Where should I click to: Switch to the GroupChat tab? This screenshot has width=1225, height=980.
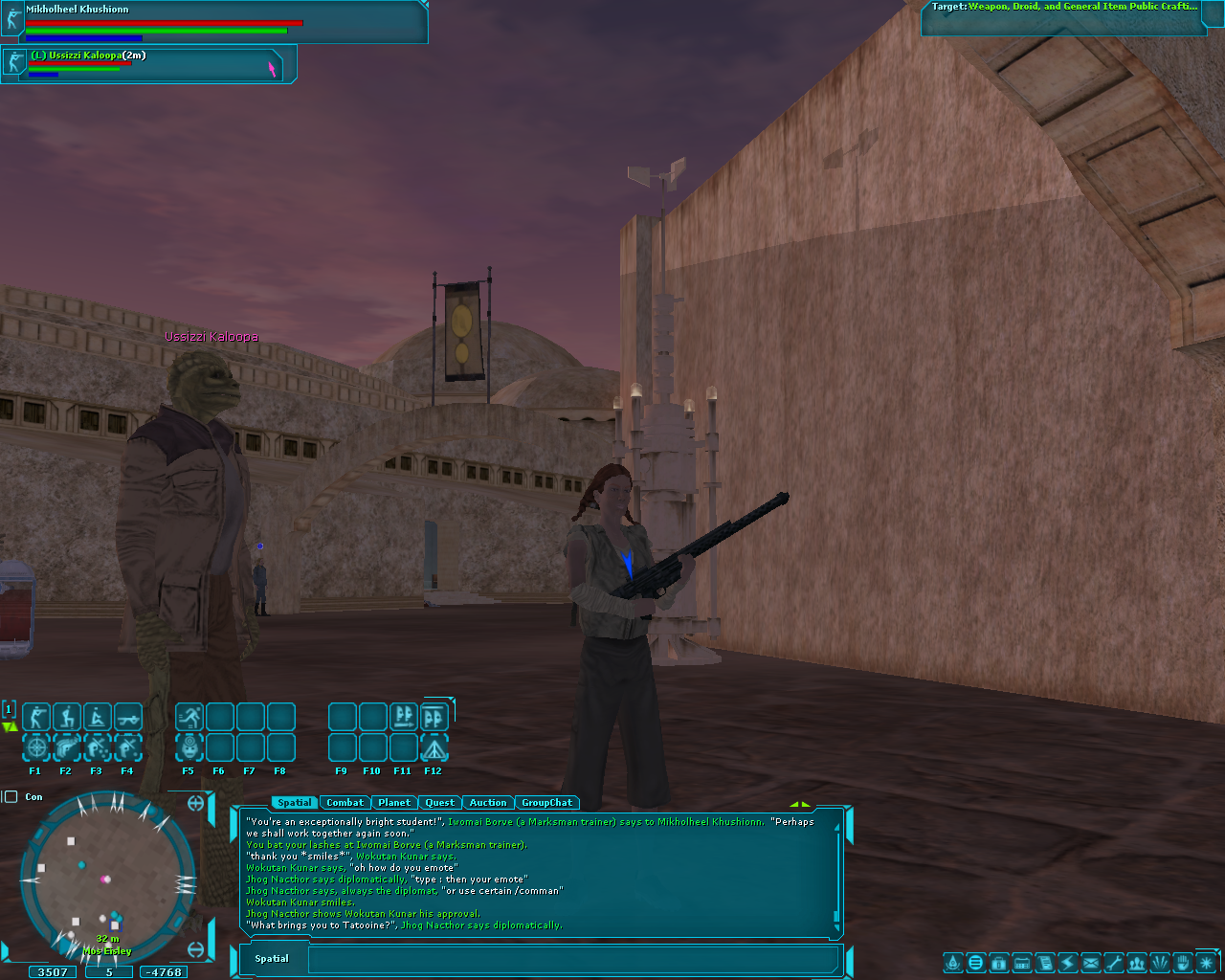click(x=546, y=803)
